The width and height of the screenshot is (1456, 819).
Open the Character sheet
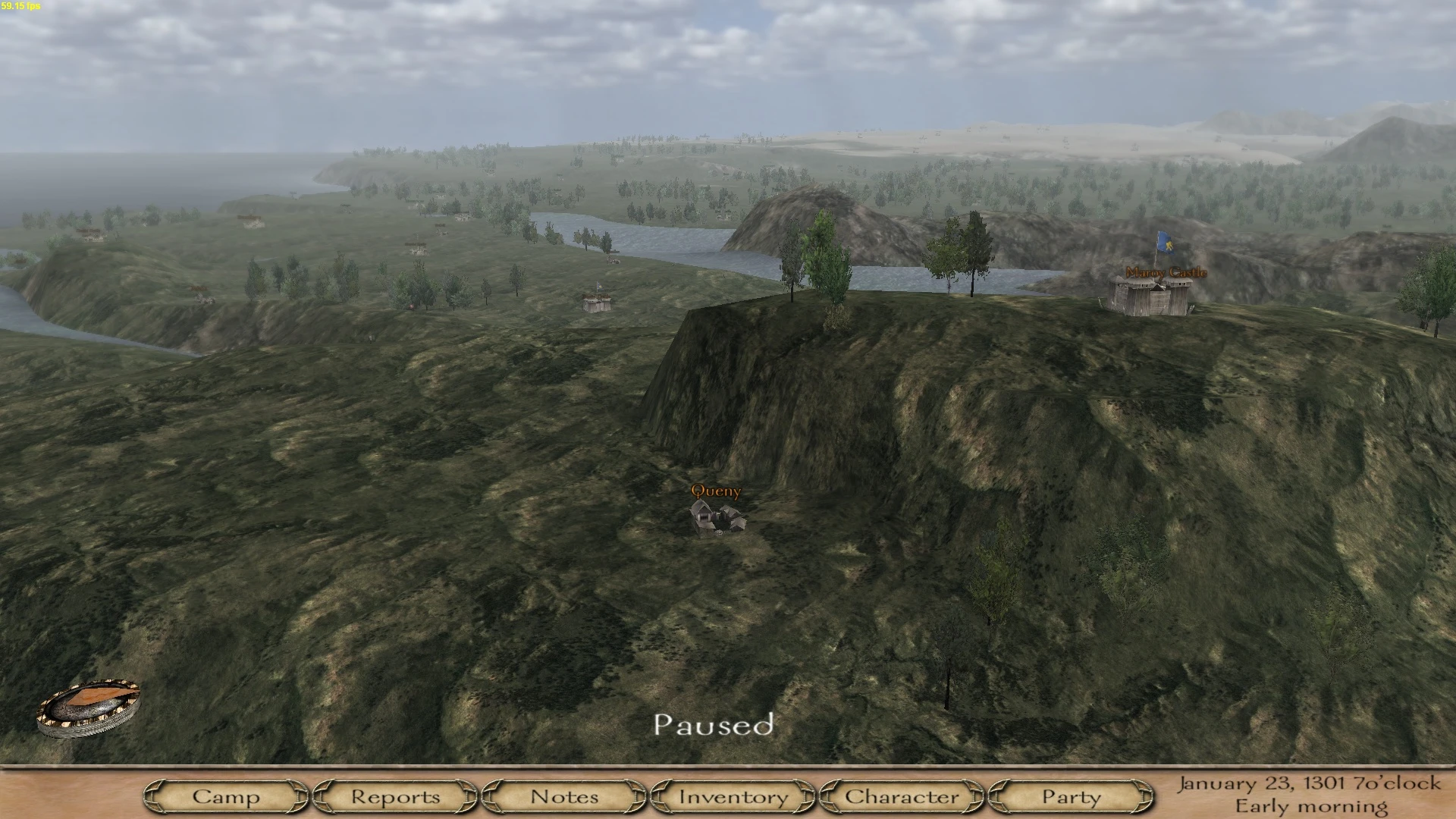[902, 797]
